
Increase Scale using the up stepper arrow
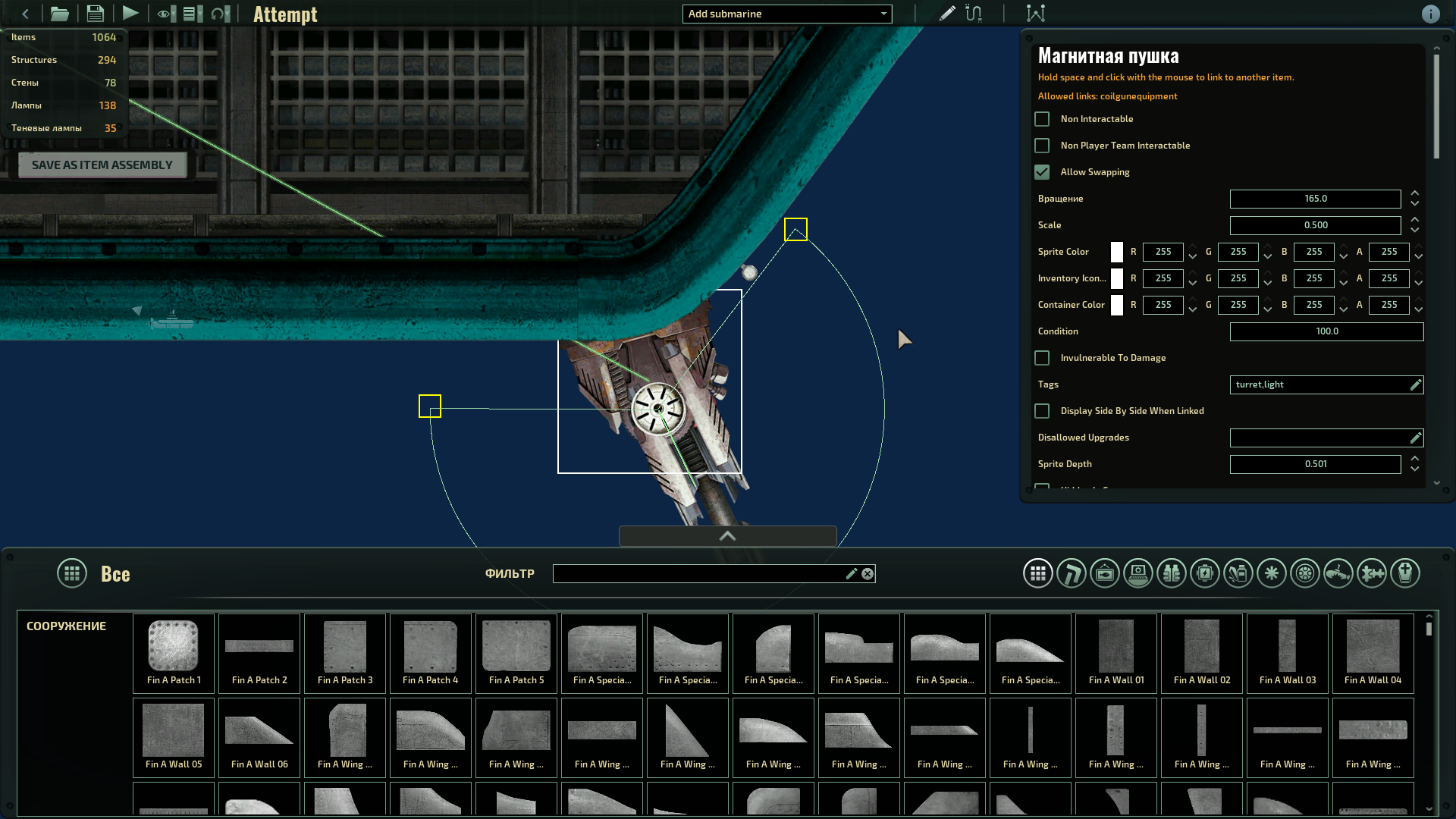click(x=1414, y=221)
